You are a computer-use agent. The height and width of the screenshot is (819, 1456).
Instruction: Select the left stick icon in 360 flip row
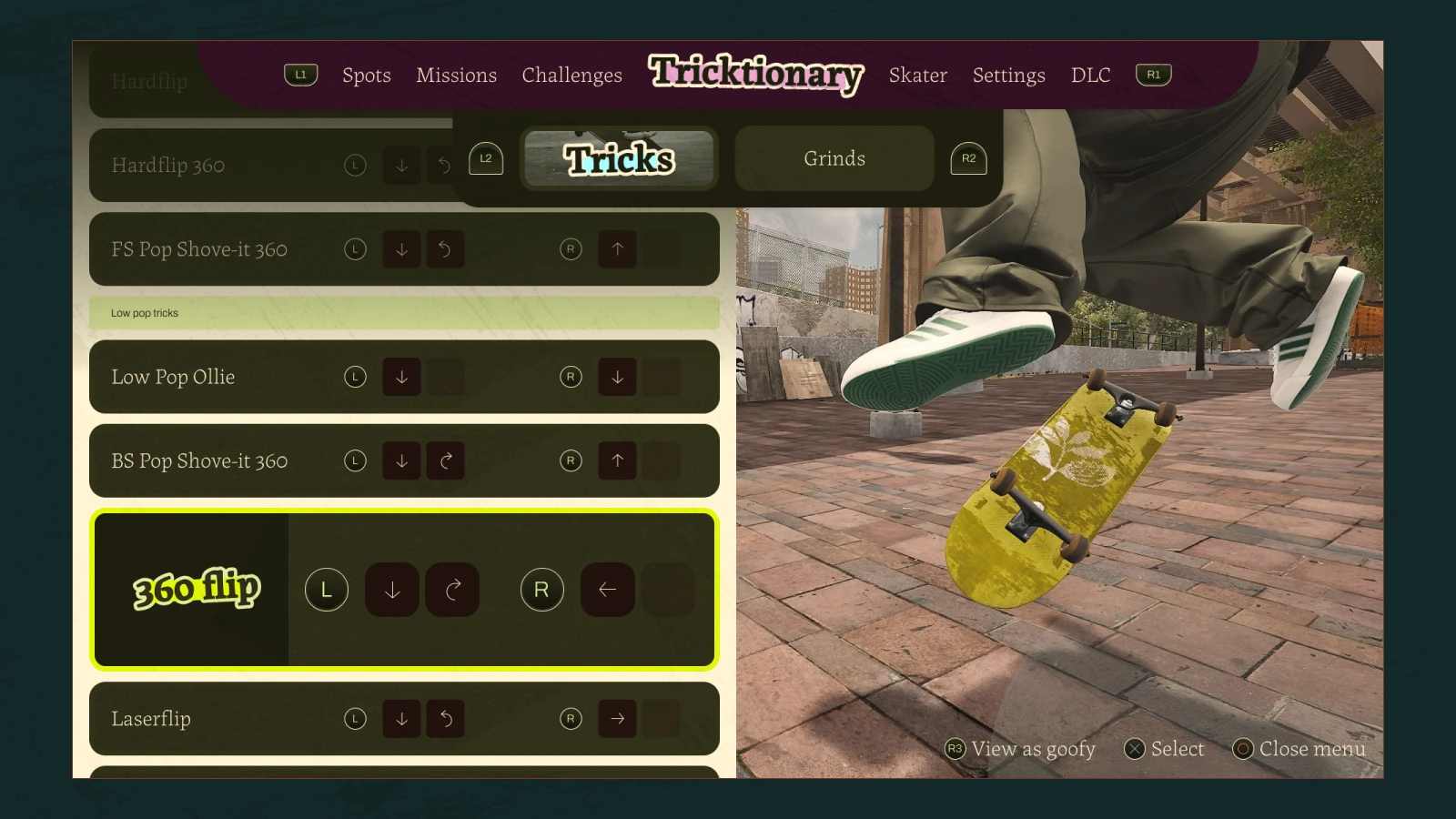click(326, 590)
